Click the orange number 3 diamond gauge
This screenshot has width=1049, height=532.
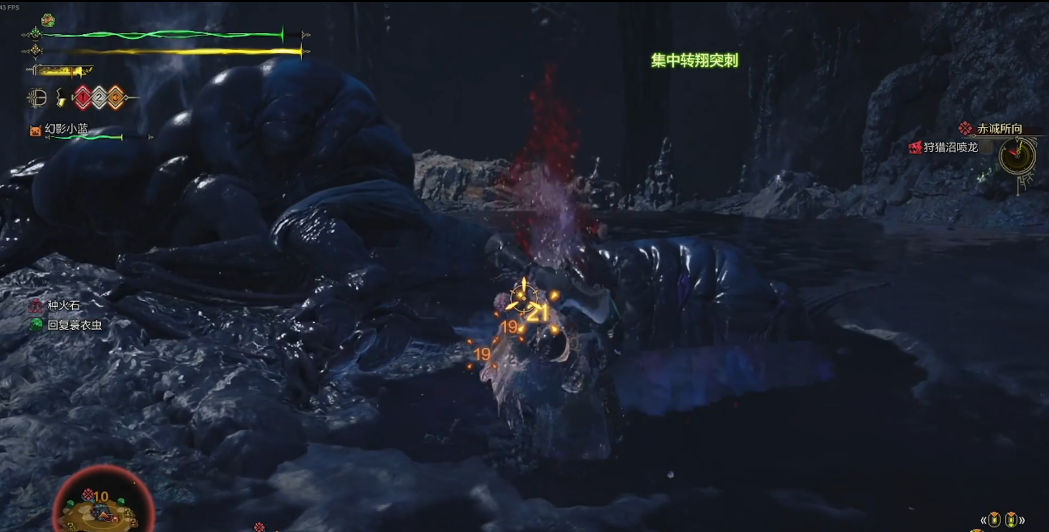[x=114, y=98]
